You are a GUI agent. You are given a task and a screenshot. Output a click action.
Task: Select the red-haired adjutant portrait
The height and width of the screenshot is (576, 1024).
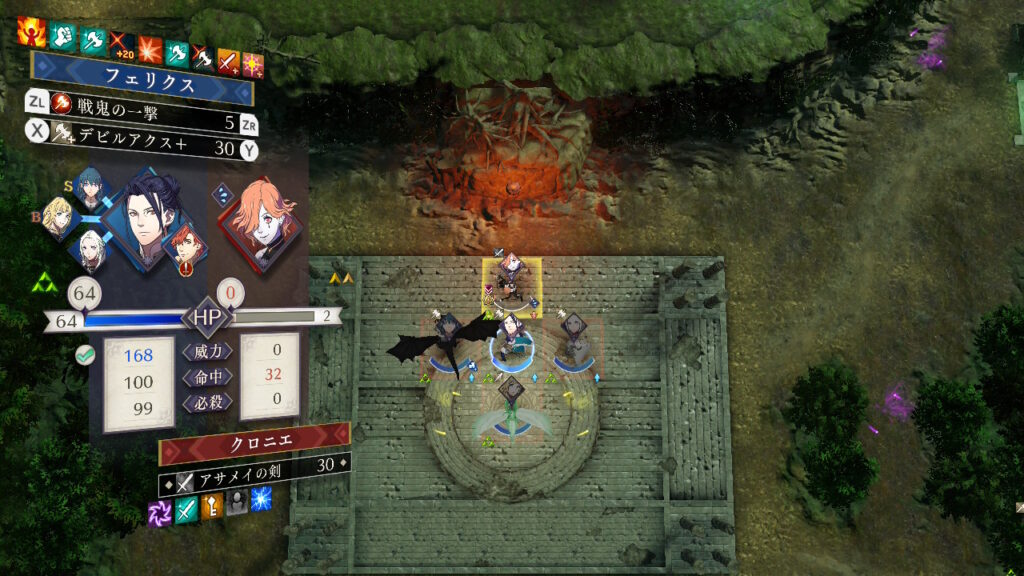coord(184,246)
